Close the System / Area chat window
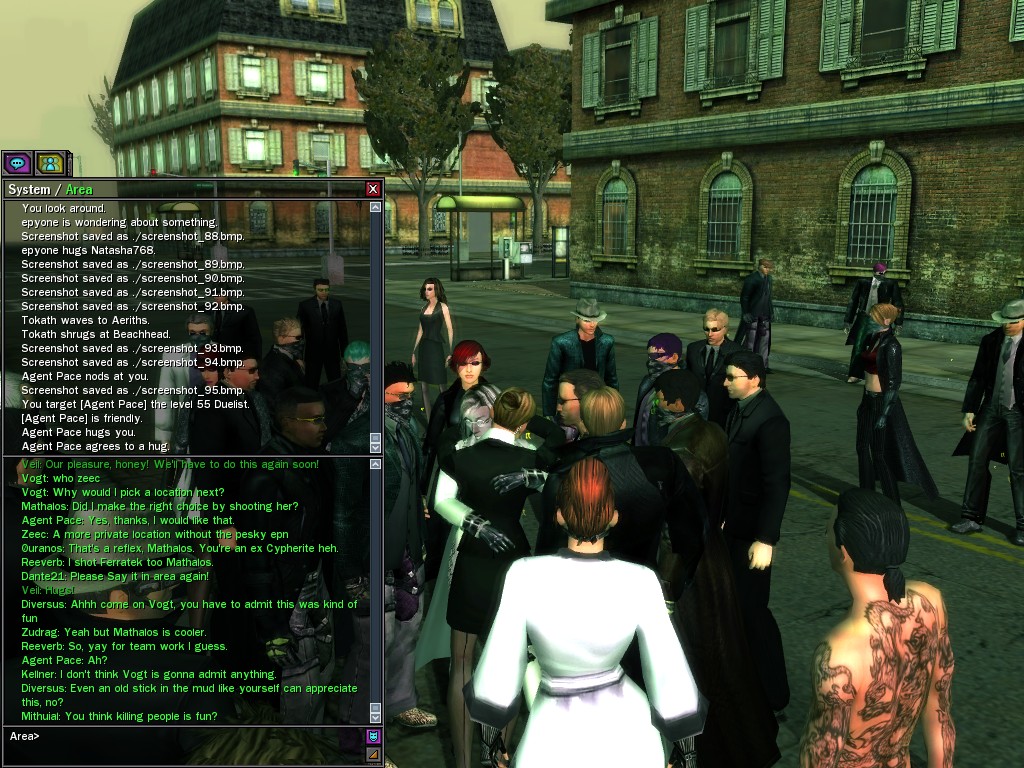The width and height of the screenshot is (1024, 768). tap(373, 189)
